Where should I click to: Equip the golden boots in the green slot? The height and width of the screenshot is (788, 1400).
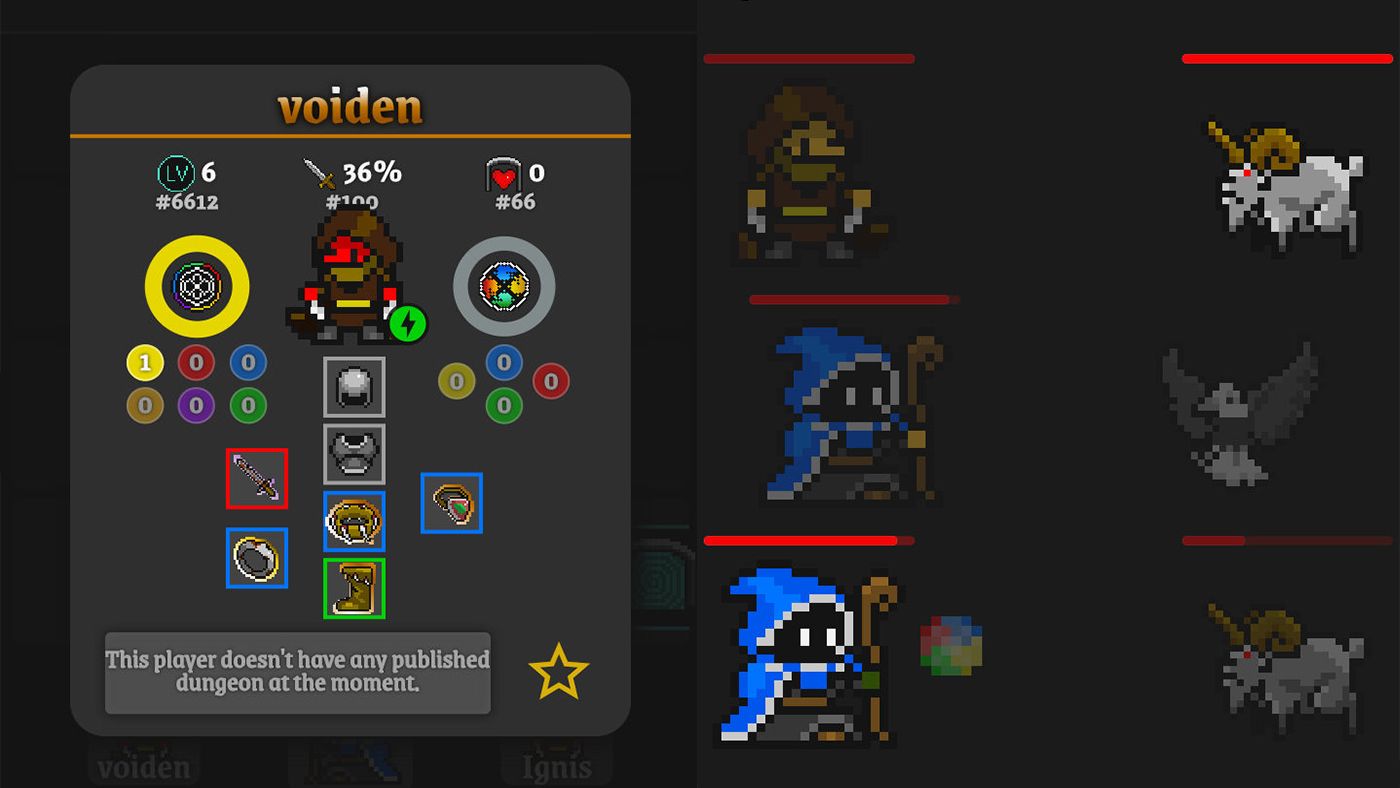[x=353, y=589]
